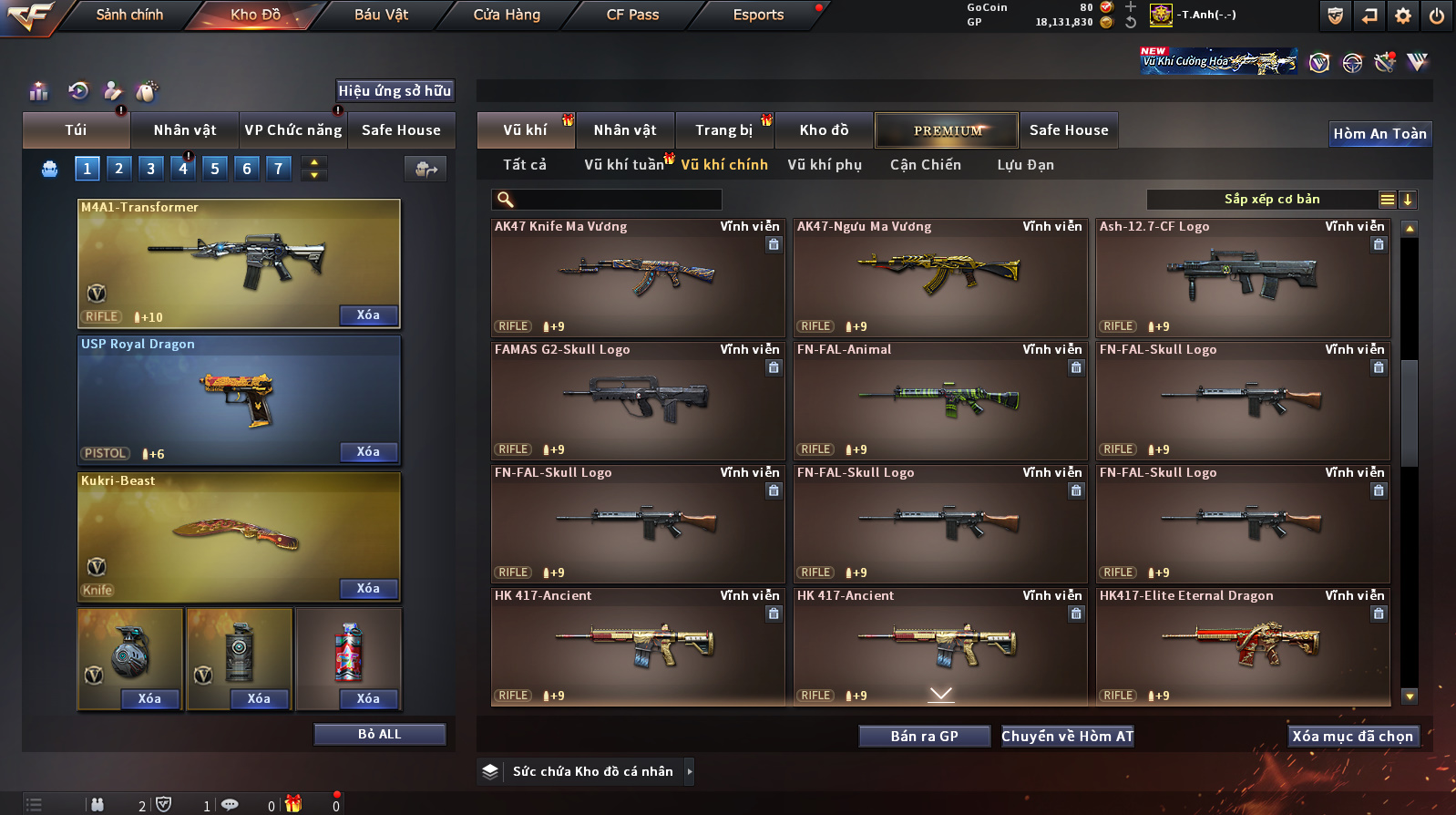Open the gear settings icon

tap(1403, 15)
